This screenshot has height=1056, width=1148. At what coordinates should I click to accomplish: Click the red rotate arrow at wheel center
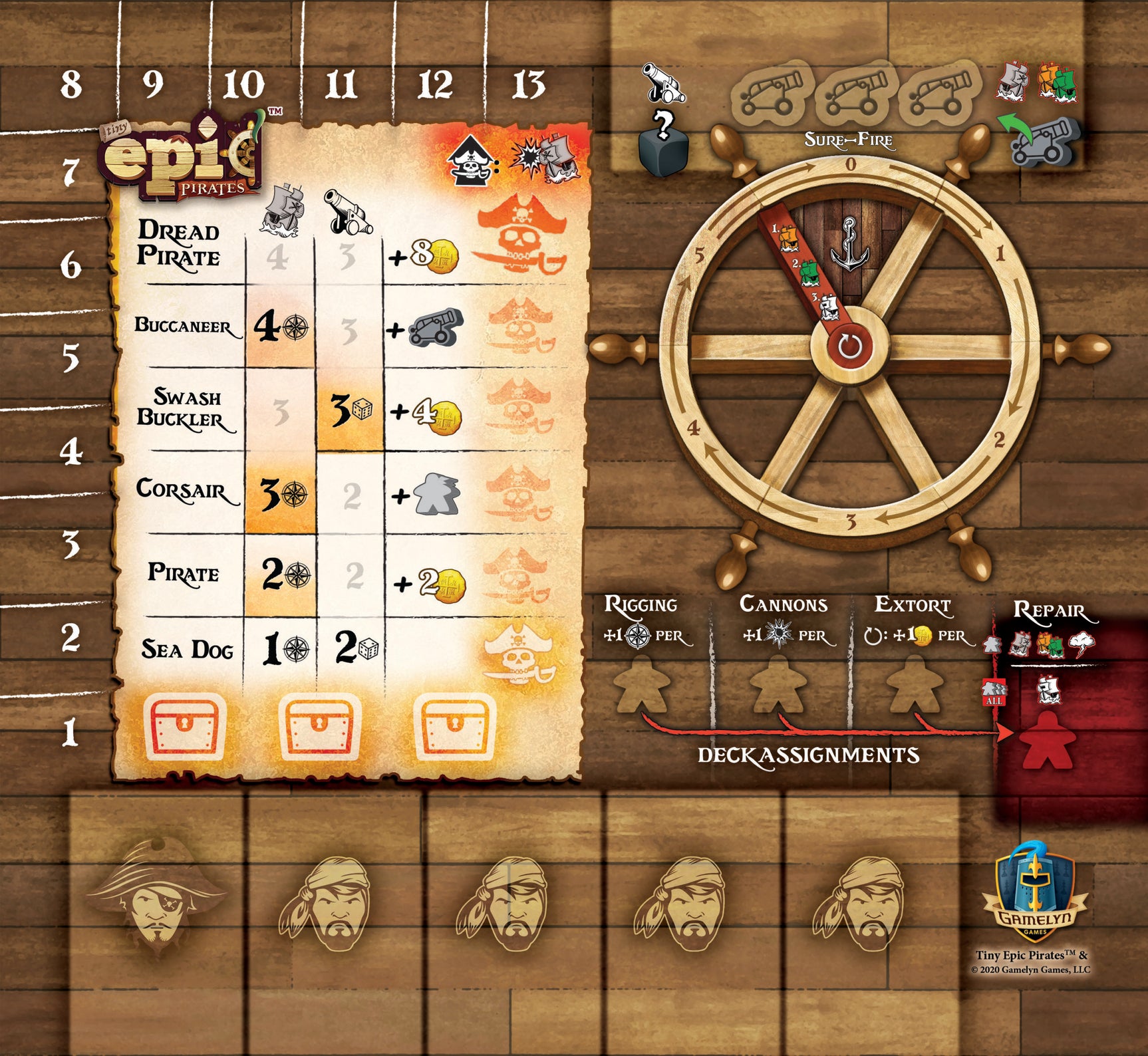point(849,346)
